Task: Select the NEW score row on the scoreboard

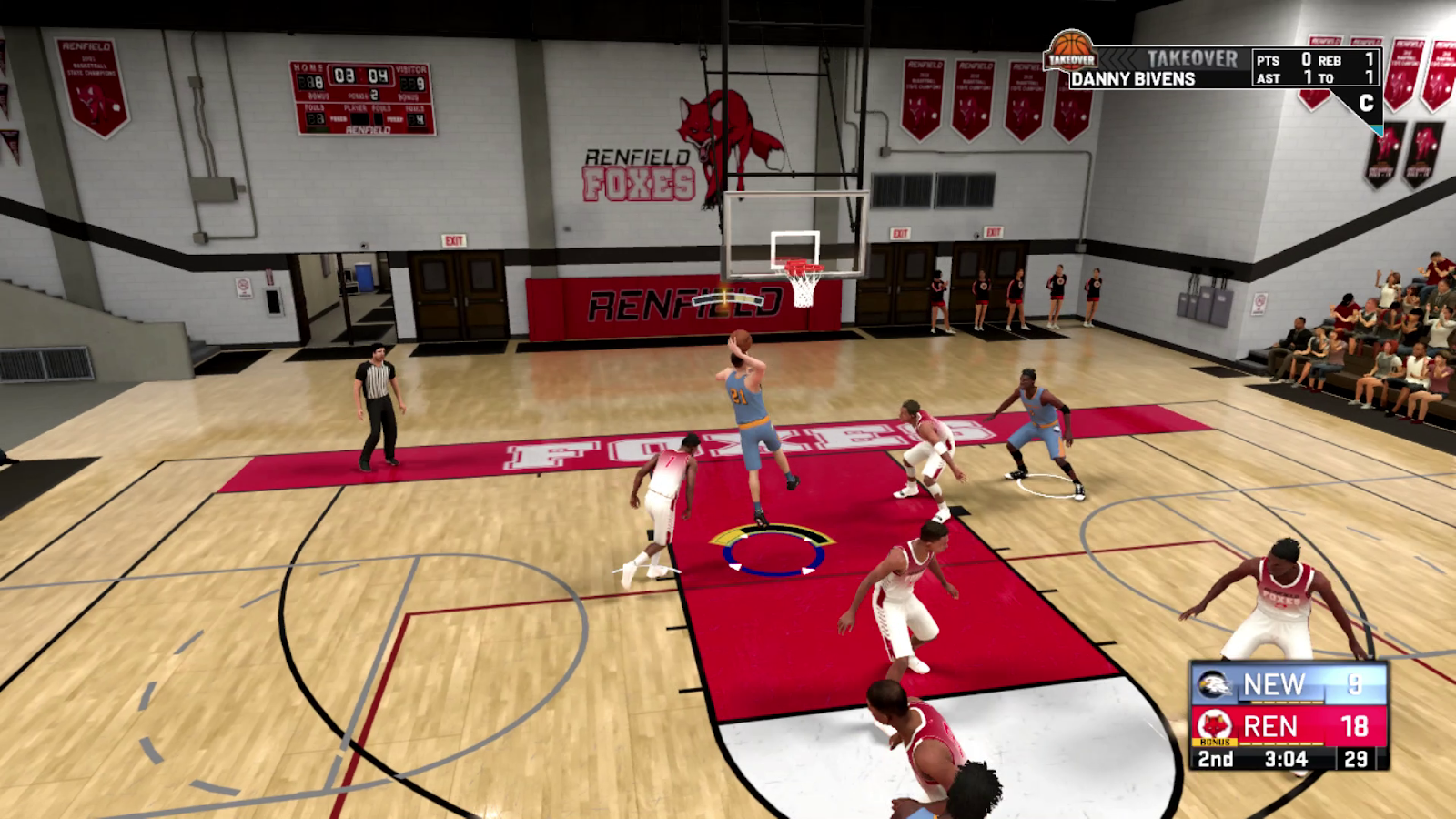Action: (1273, 684)
